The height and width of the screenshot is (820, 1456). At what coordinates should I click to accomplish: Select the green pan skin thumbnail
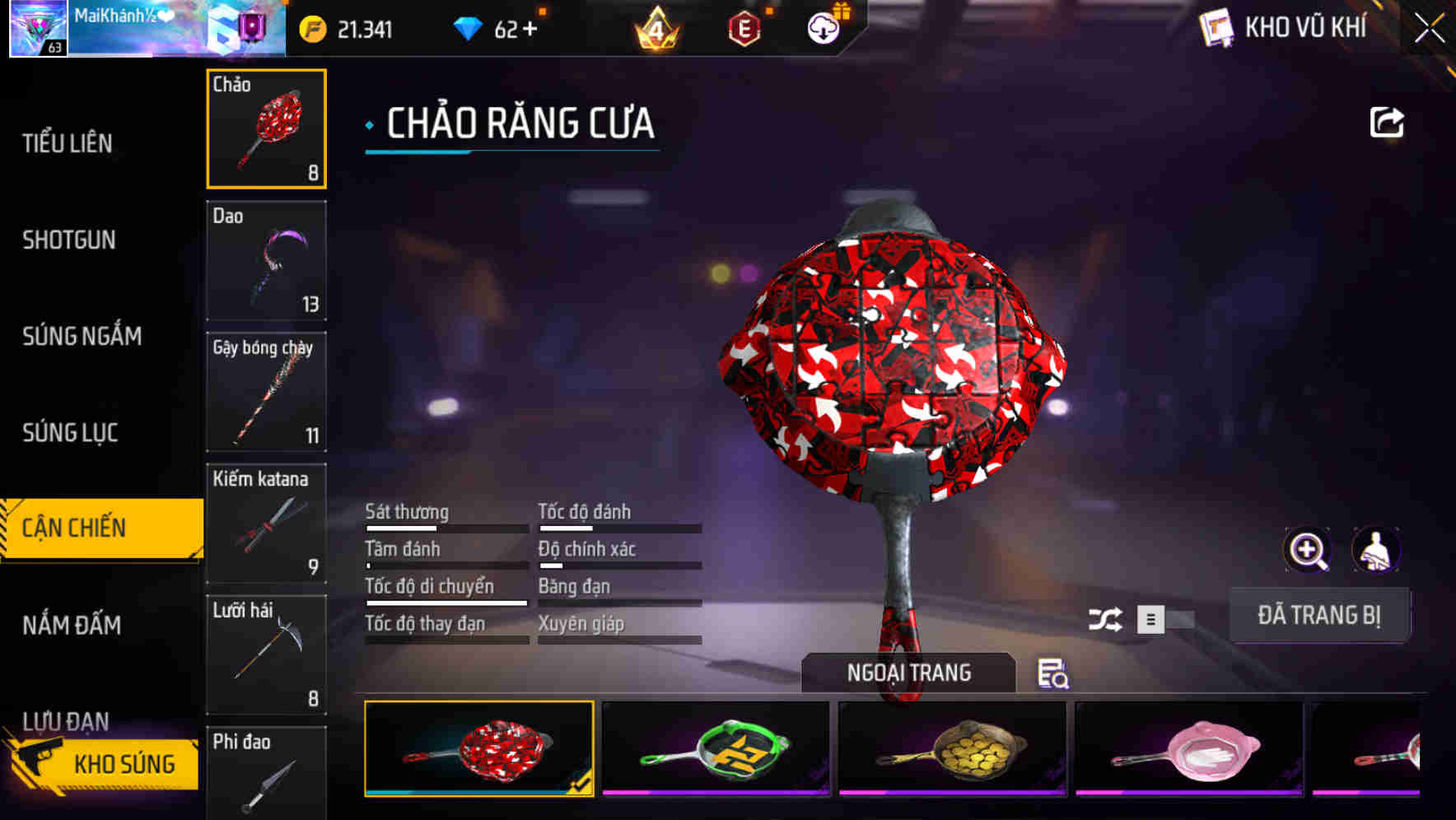(716, 749)
